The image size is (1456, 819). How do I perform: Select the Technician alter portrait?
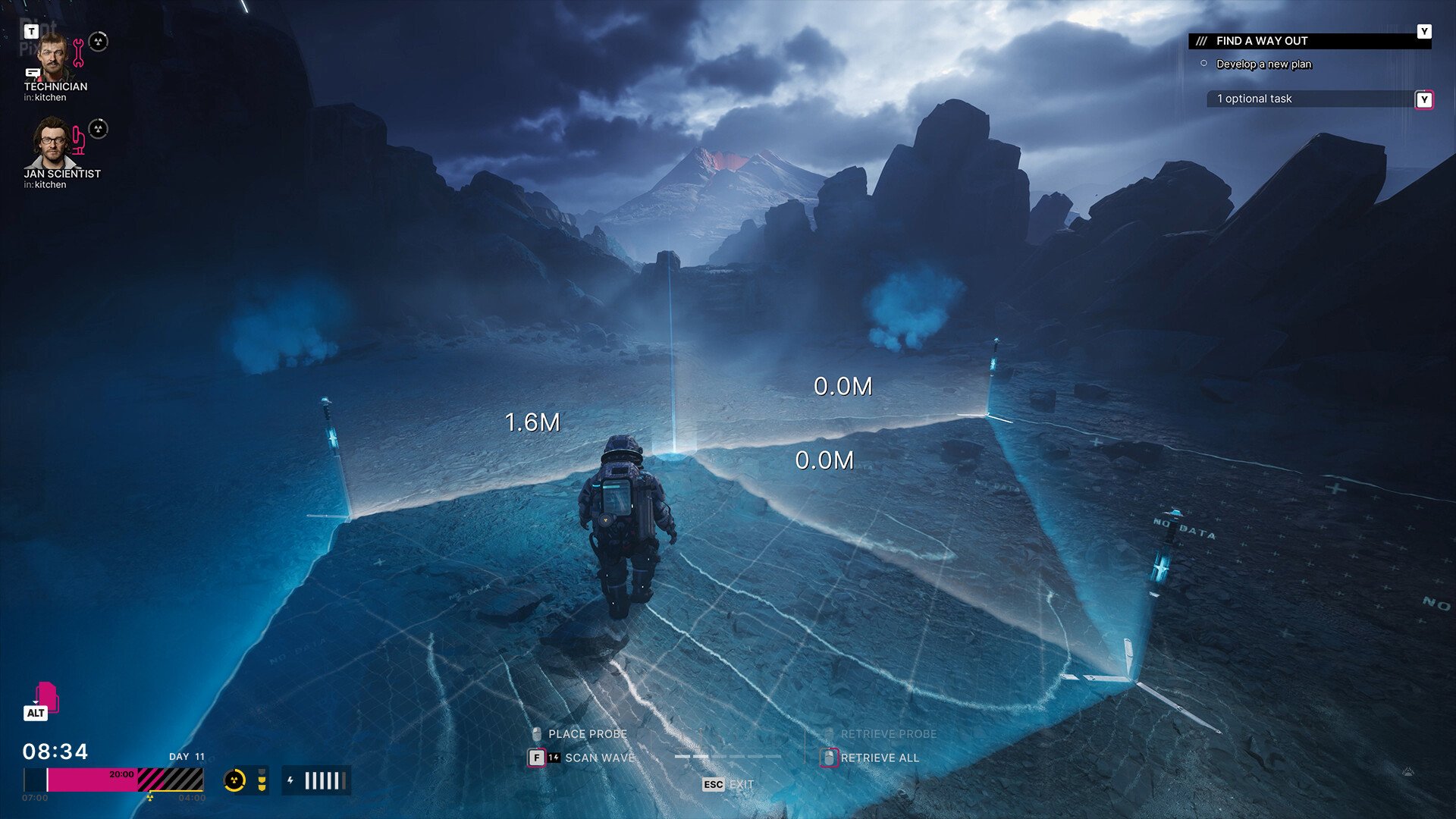click(x=53, y=57)
